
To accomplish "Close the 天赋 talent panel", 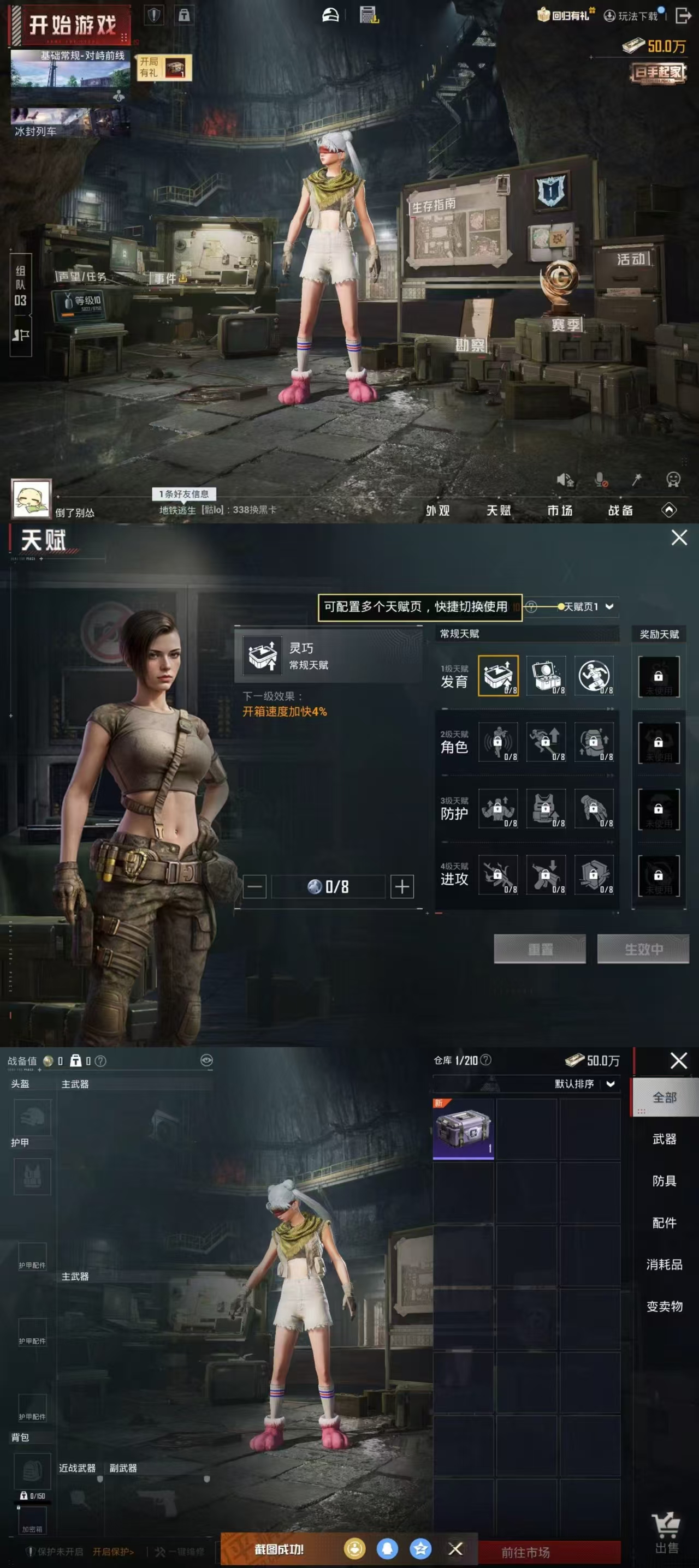I will coord(679,538).
